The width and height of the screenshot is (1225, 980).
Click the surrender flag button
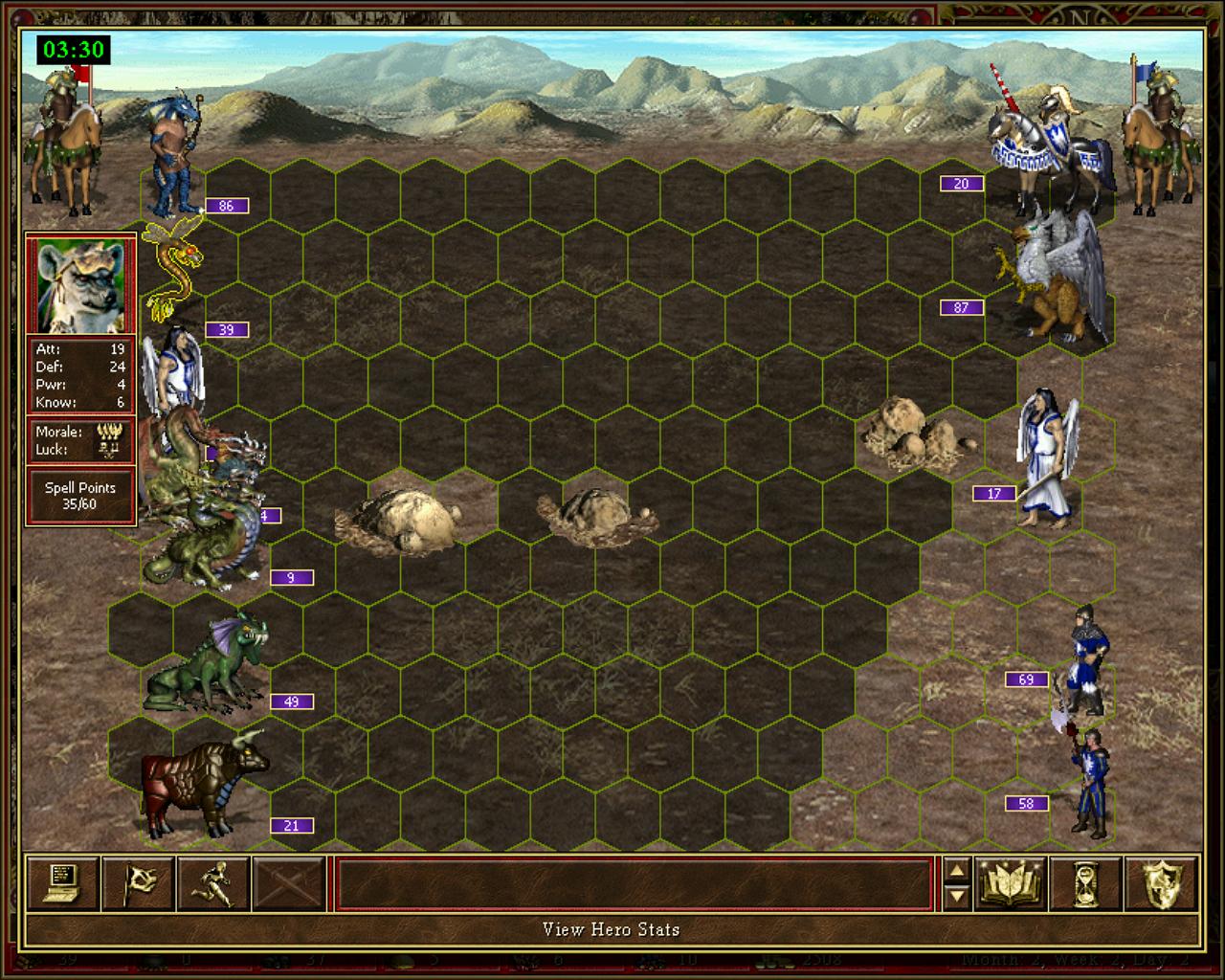tap(138, 882)
